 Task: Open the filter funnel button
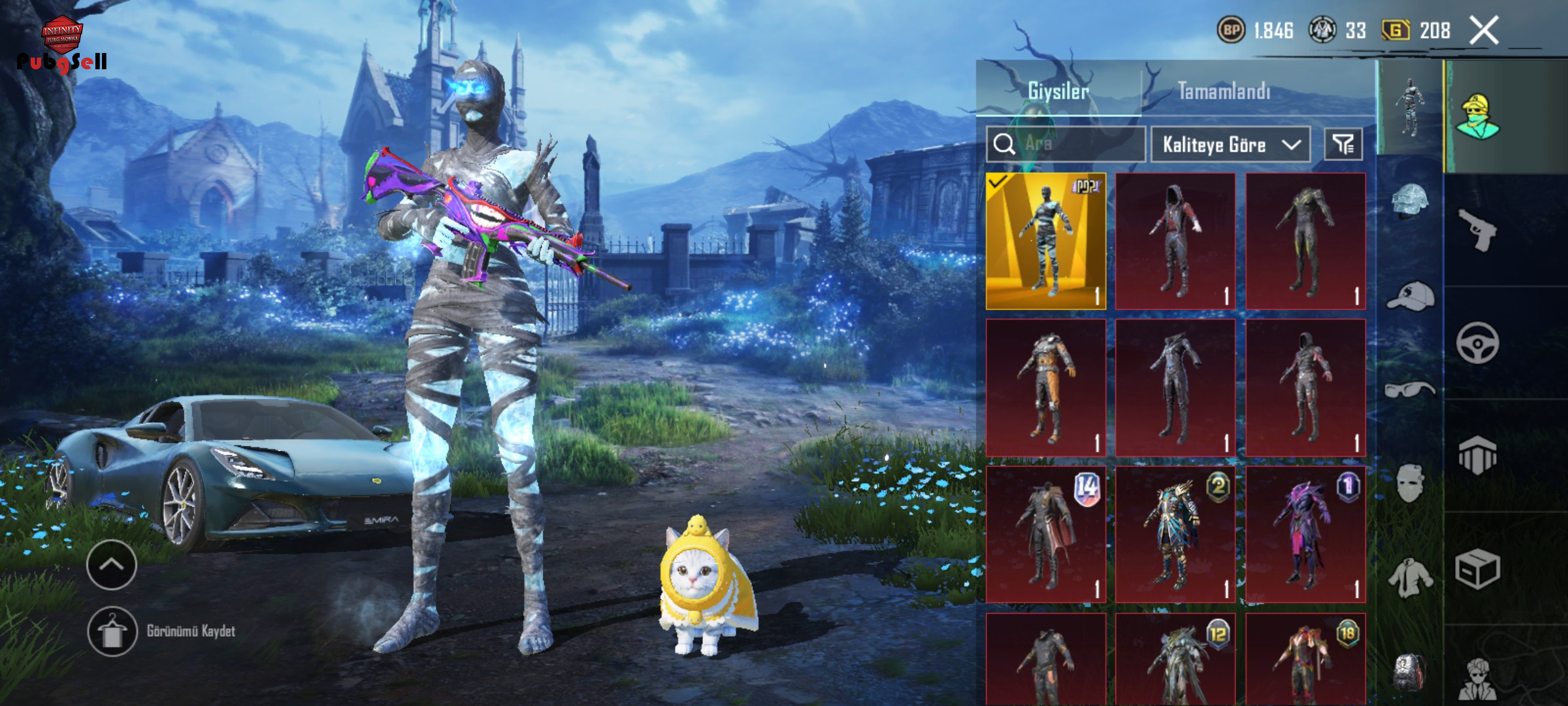tap(1343, 144)
